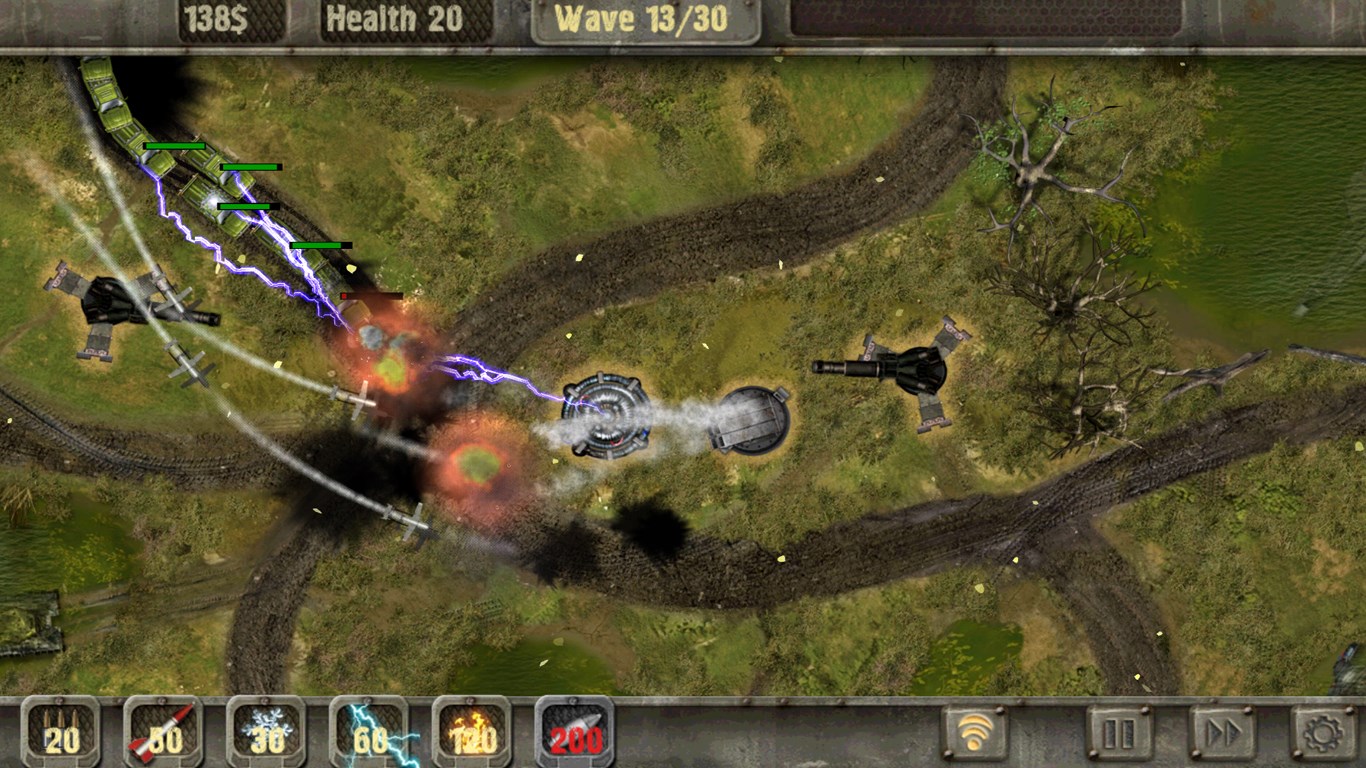Choose the 50$ rocket tower

pyautogui.click(x=164, y=732)
